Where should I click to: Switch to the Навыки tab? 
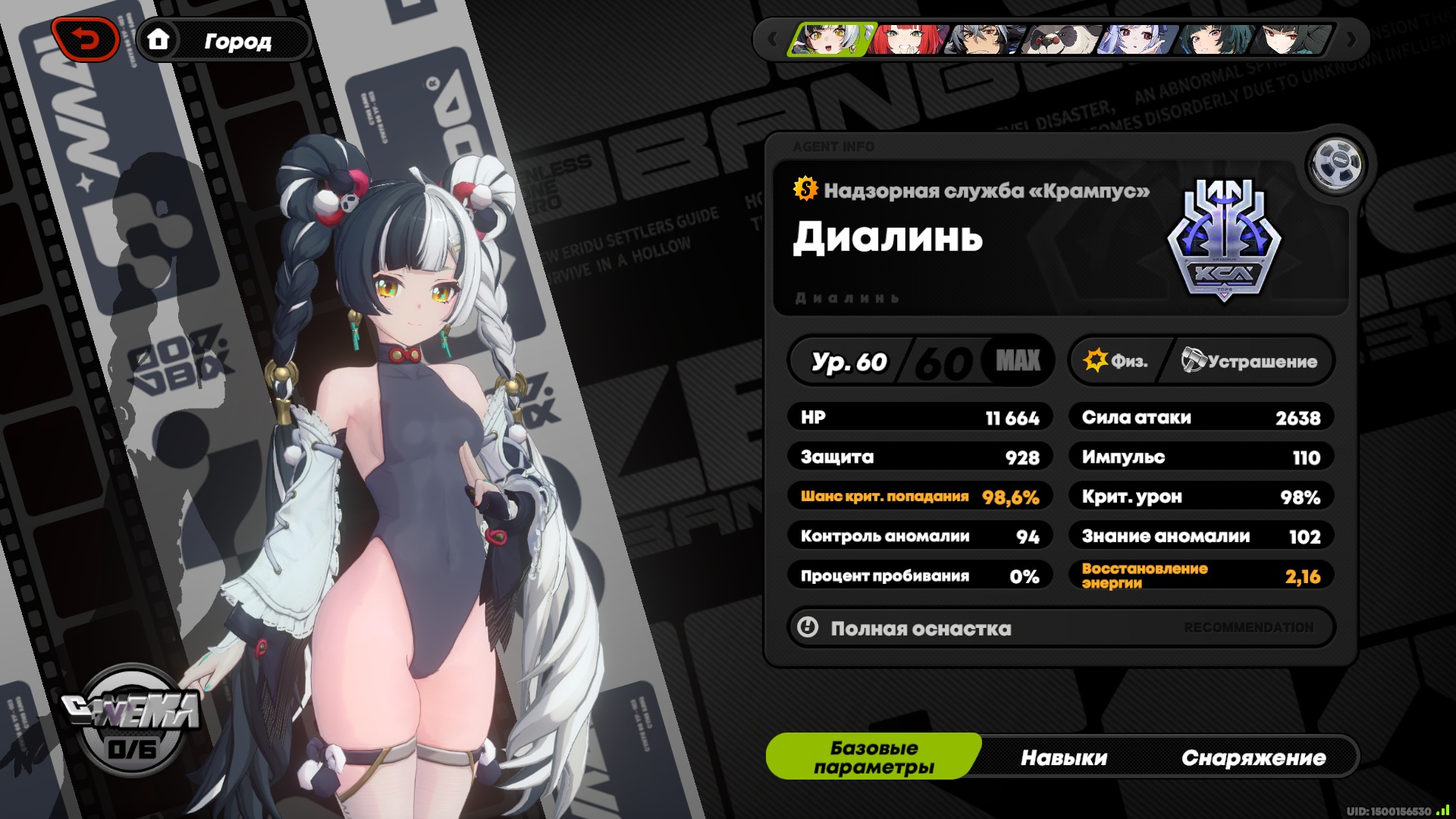(1063, 758)
